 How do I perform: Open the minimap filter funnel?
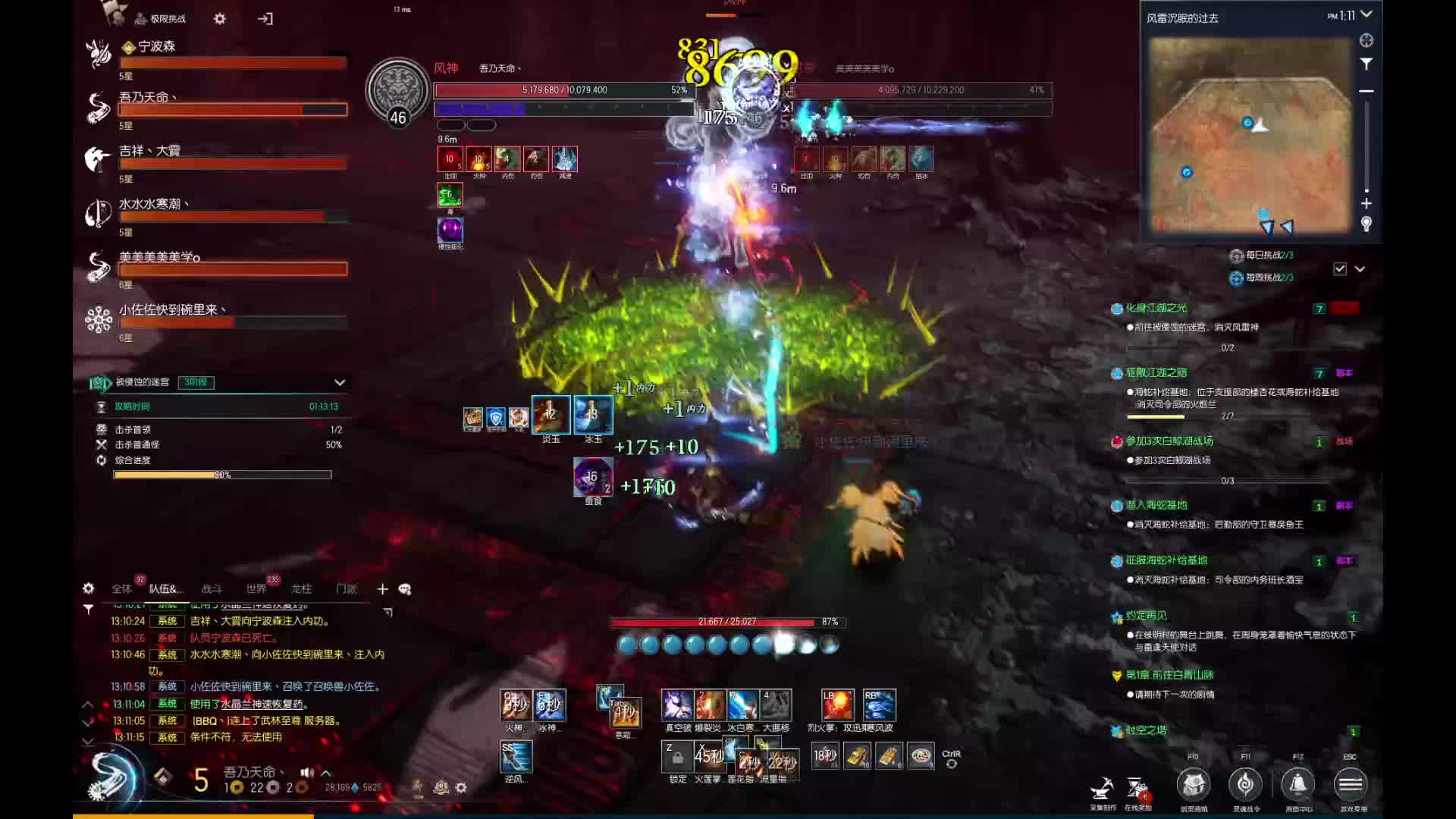tap(1366, 64)
